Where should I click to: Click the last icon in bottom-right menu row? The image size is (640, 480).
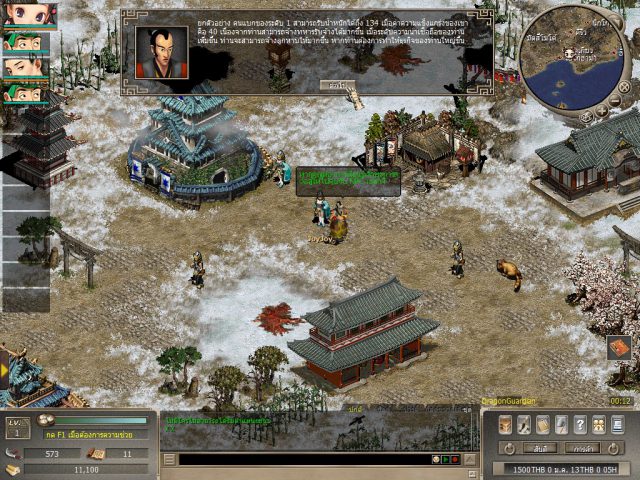pyautogui.click(x=618, y=424)
